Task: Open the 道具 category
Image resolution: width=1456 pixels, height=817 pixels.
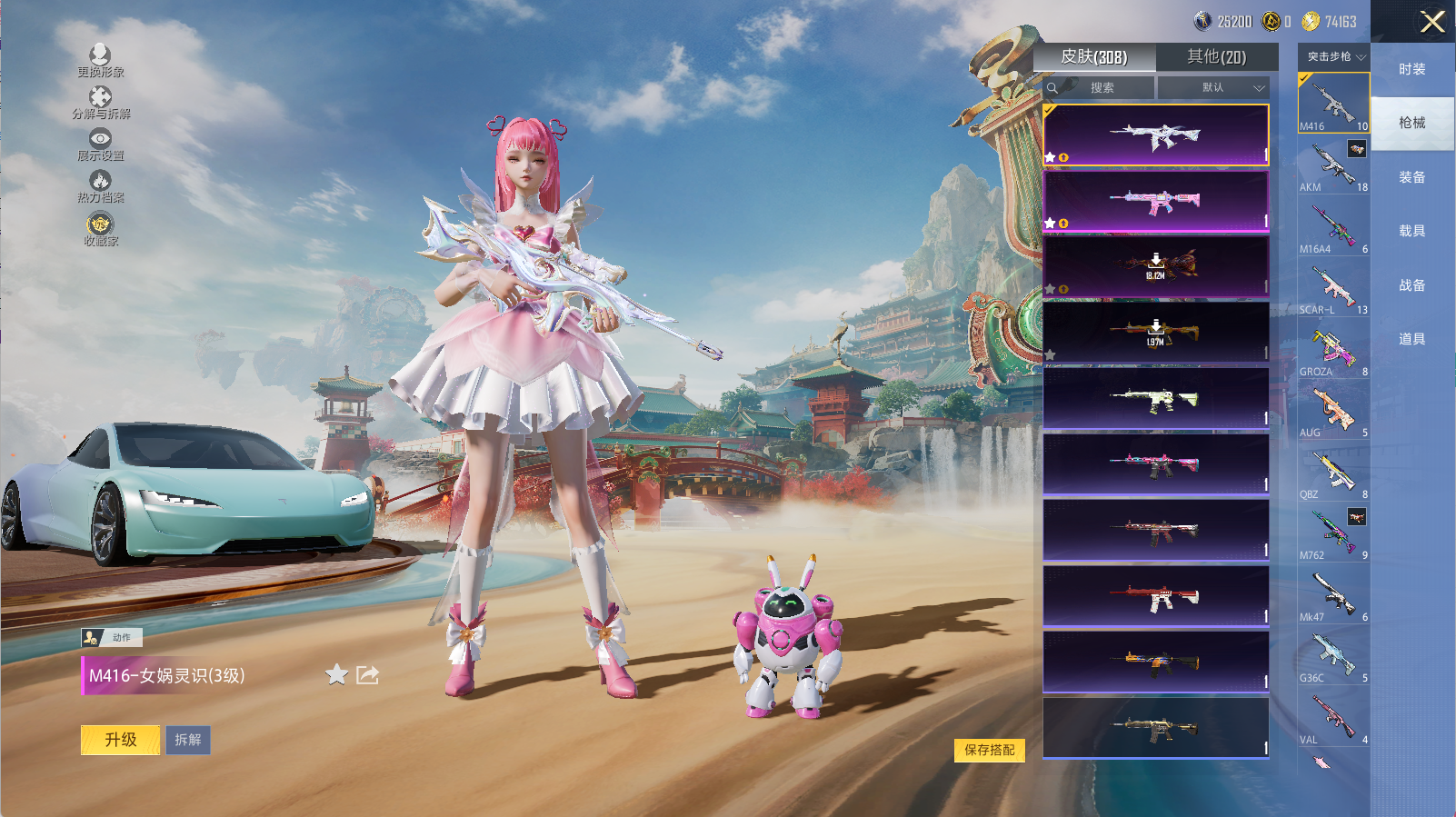Action: (1411, 339)
